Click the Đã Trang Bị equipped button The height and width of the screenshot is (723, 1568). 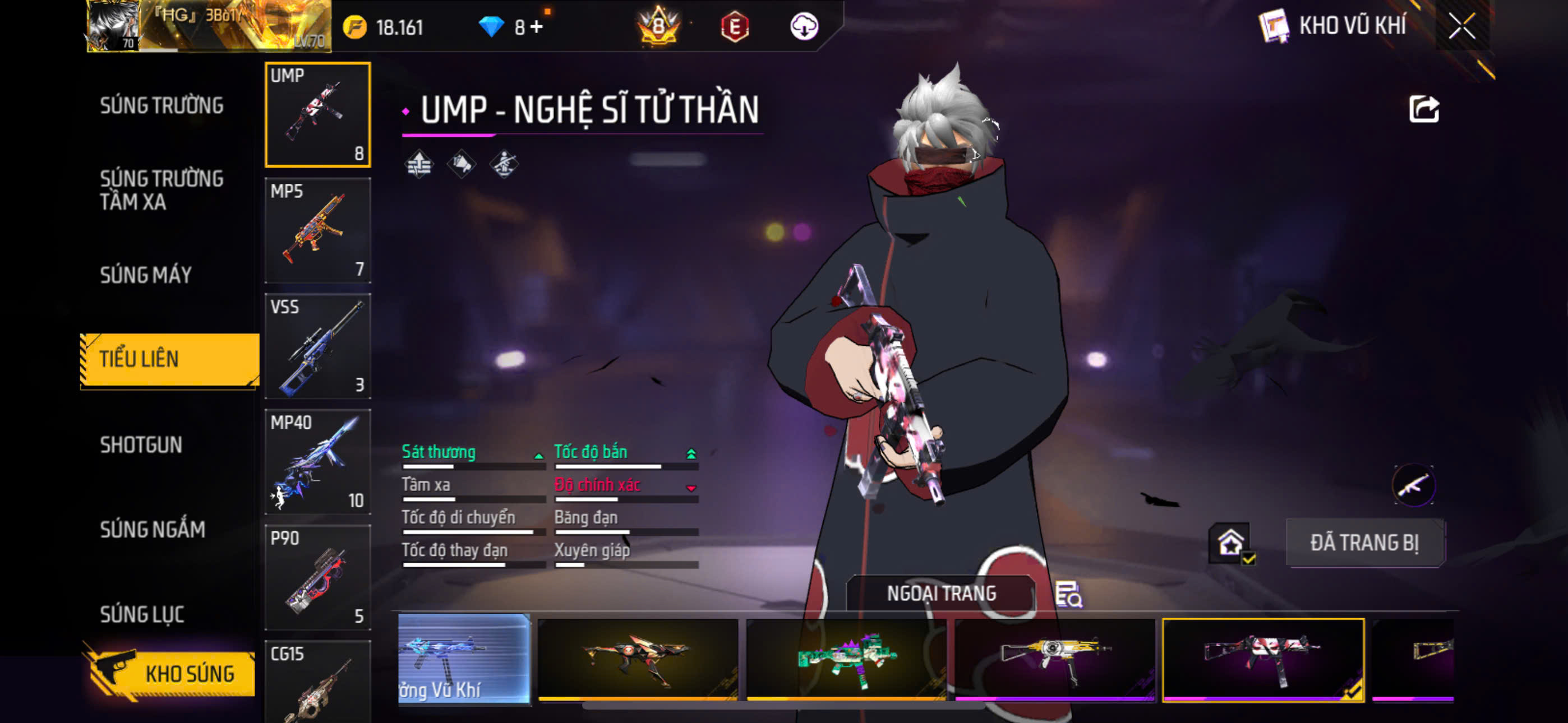(x=1364, y=543)
